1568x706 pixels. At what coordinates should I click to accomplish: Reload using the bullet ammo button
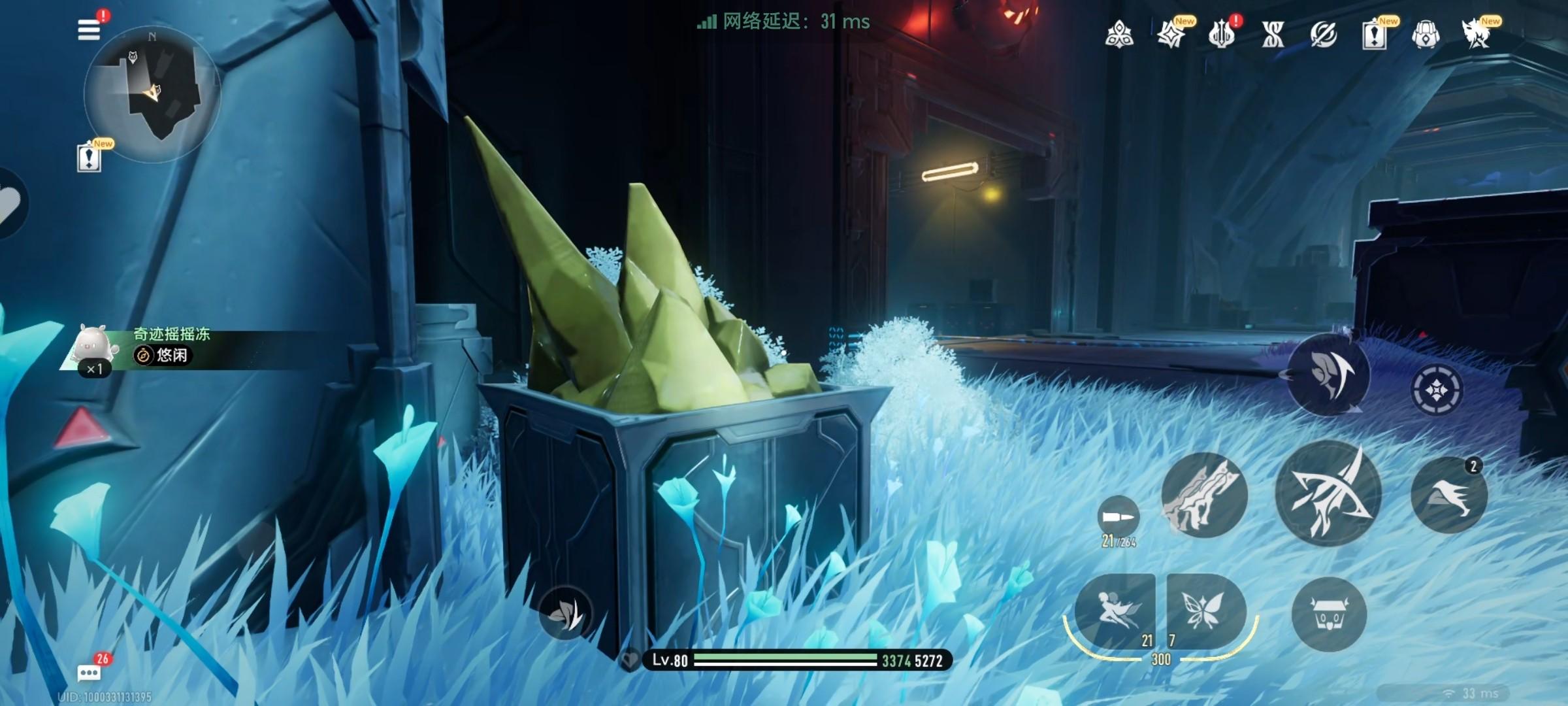1119,518
